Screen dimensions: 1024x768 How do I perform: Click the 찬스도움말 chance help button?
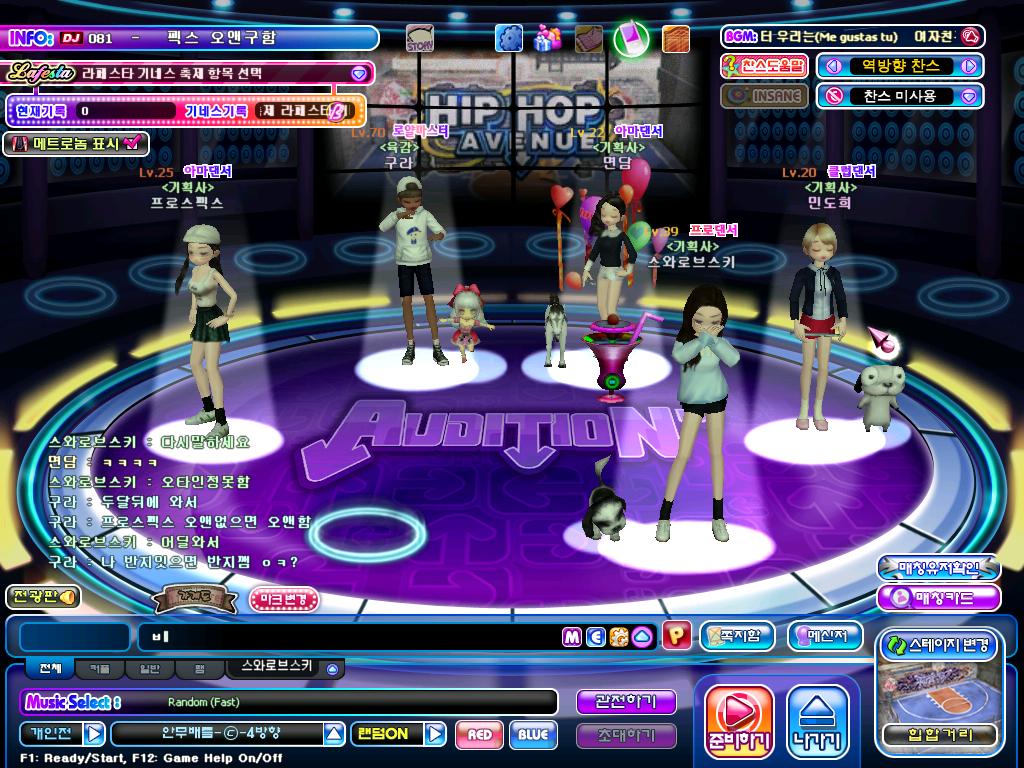click(764, 66)
